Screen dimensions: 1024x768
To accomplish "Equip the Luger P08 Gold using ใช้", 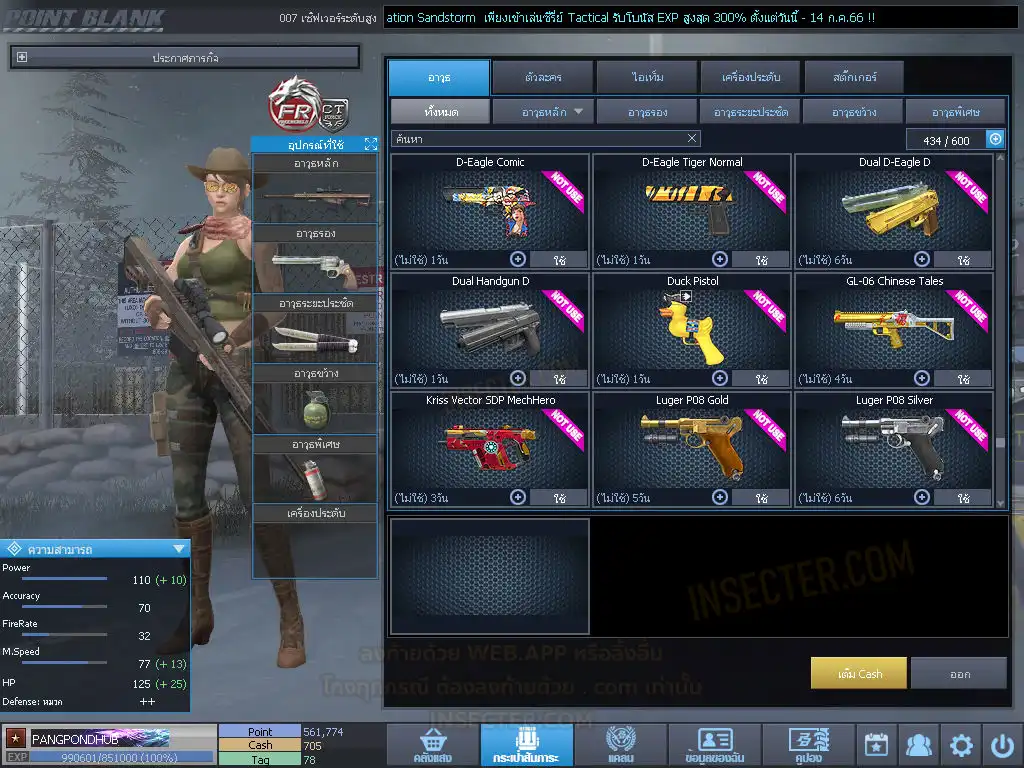I will [760, 497].
